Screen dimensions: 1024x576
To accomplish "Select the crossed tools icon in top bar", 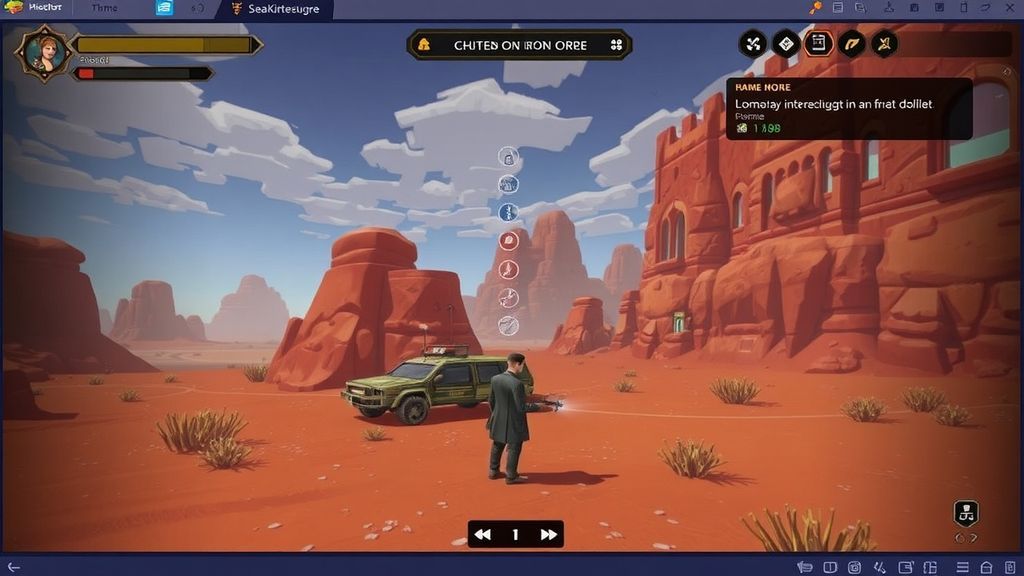I will pos(752,44).
